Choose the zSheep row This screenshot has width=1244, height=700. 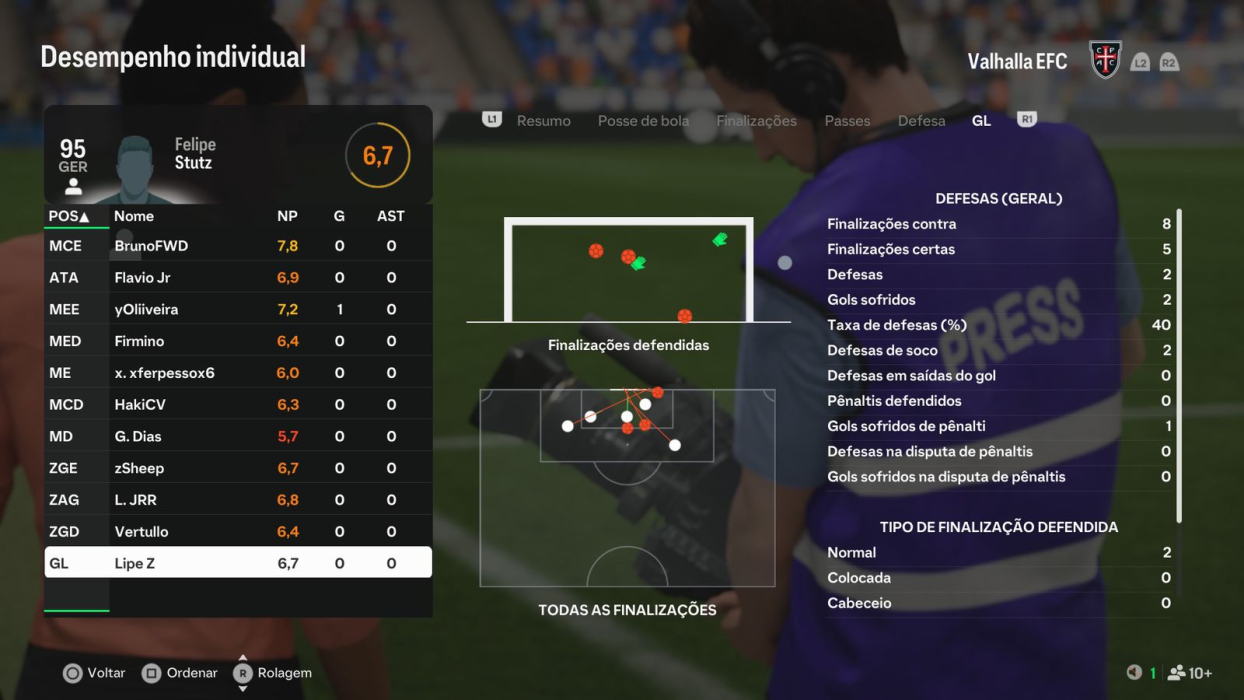238,468
